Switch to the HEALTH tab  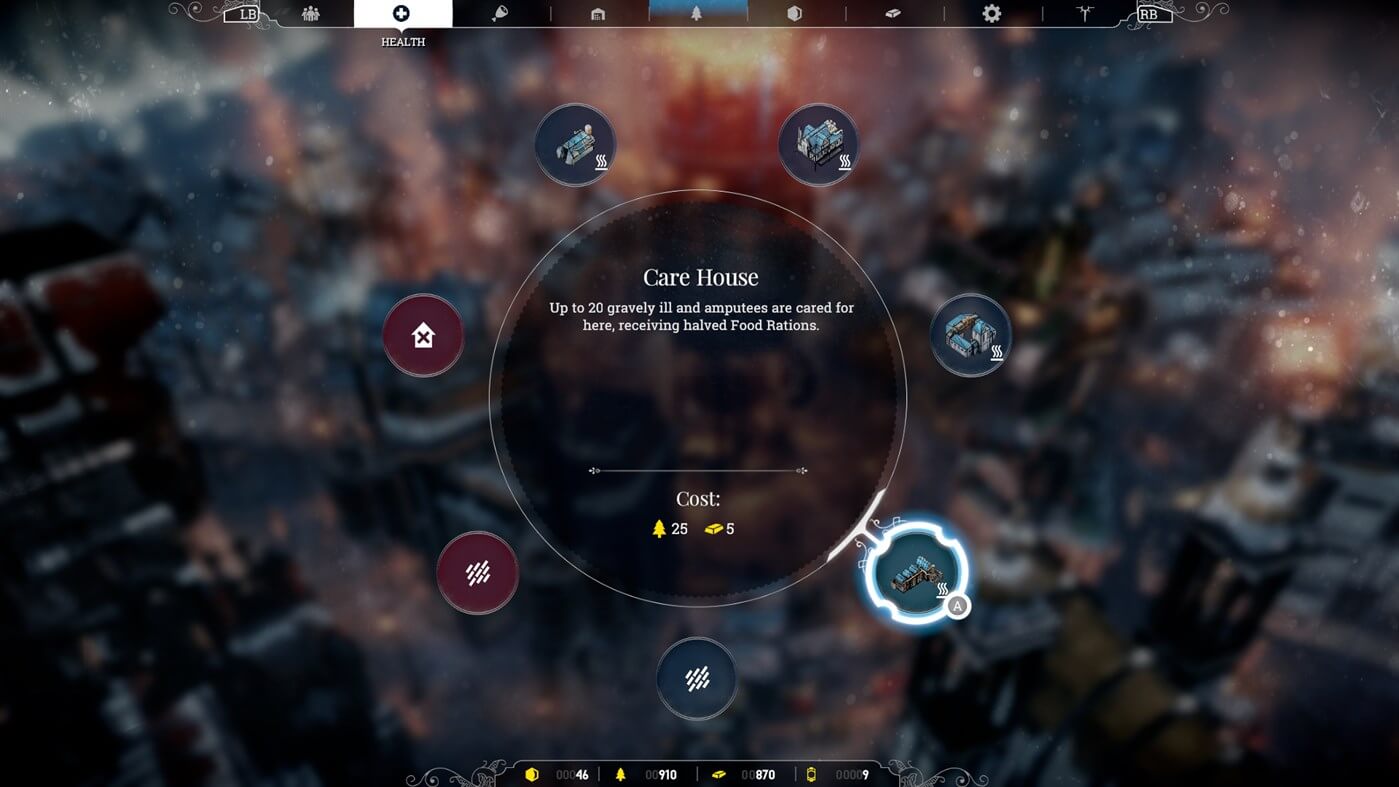pyautogui.click(x=401, y=24)
